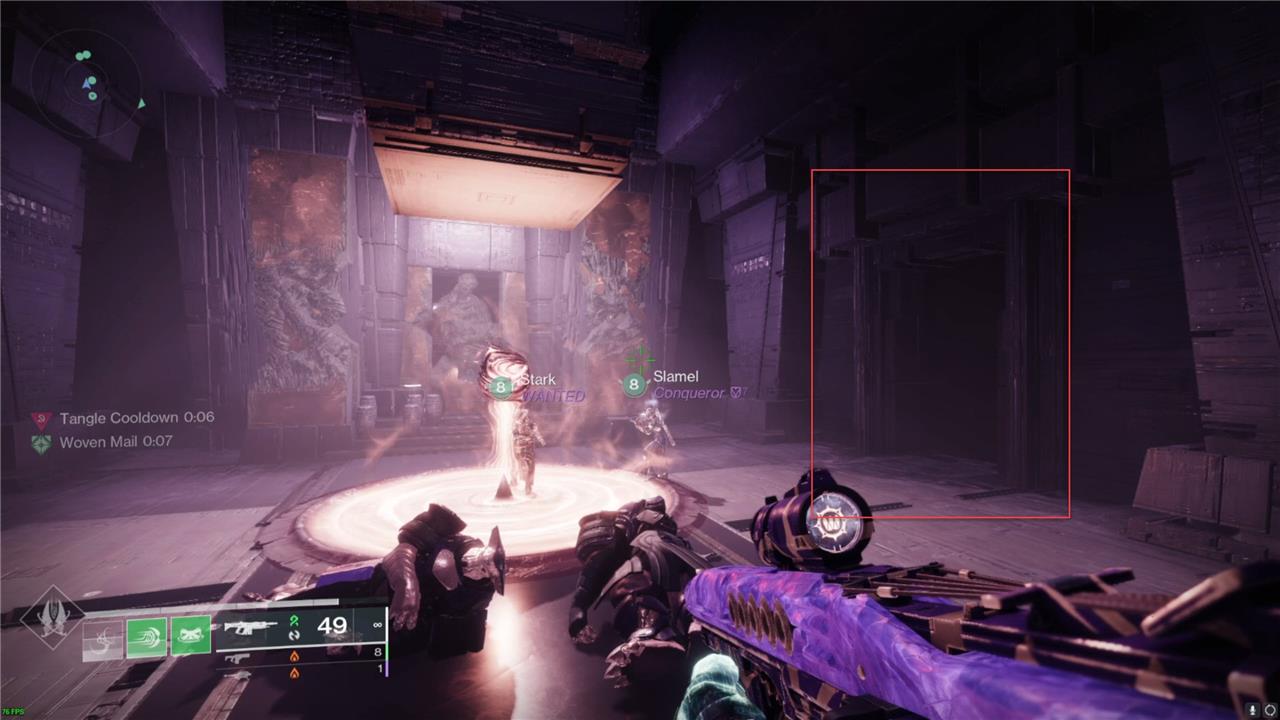Select Slamel's player nameplate emblem

click(633, 384)
